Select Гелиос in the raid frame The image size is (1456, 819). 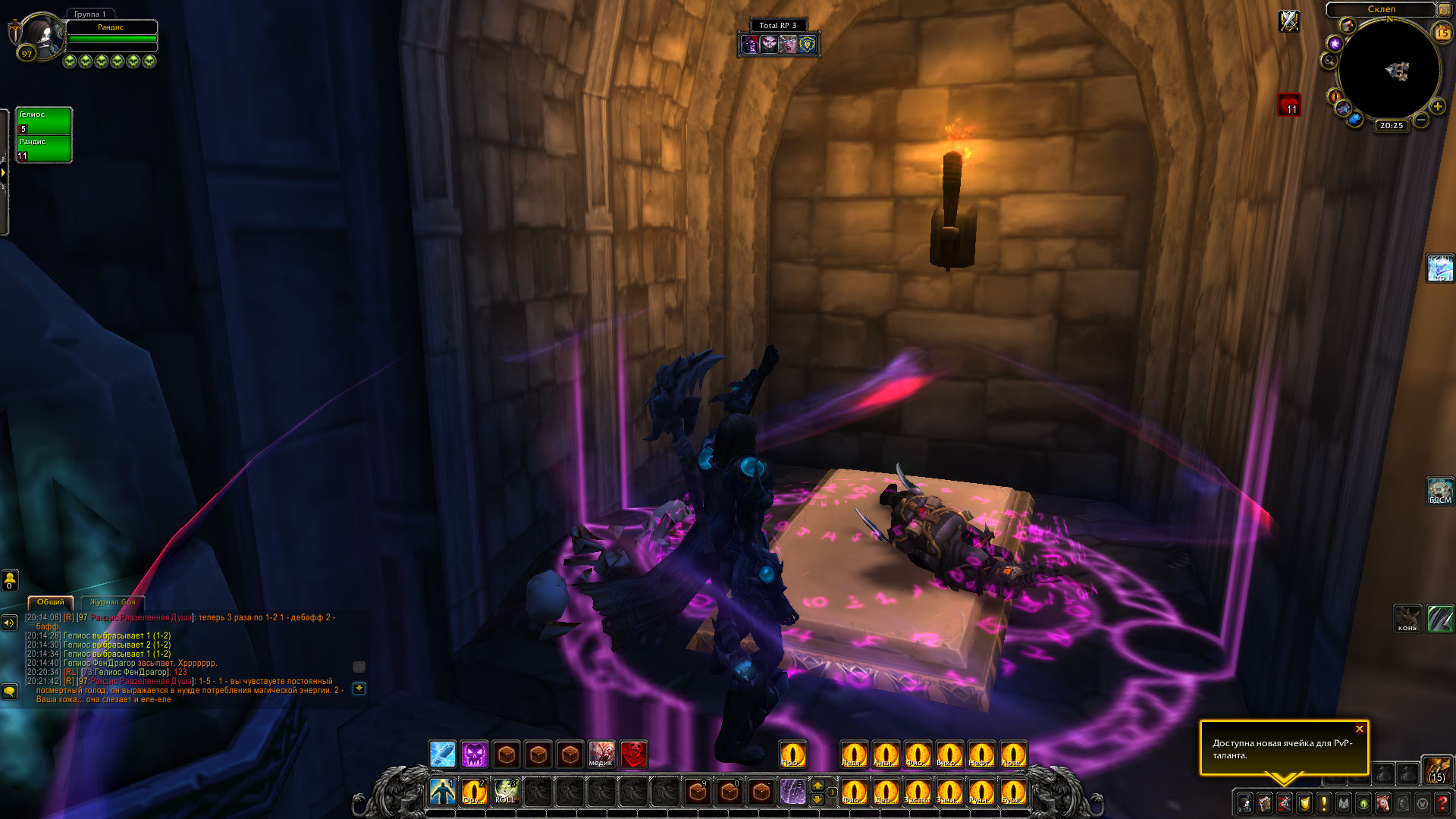[x=44, y=121]
